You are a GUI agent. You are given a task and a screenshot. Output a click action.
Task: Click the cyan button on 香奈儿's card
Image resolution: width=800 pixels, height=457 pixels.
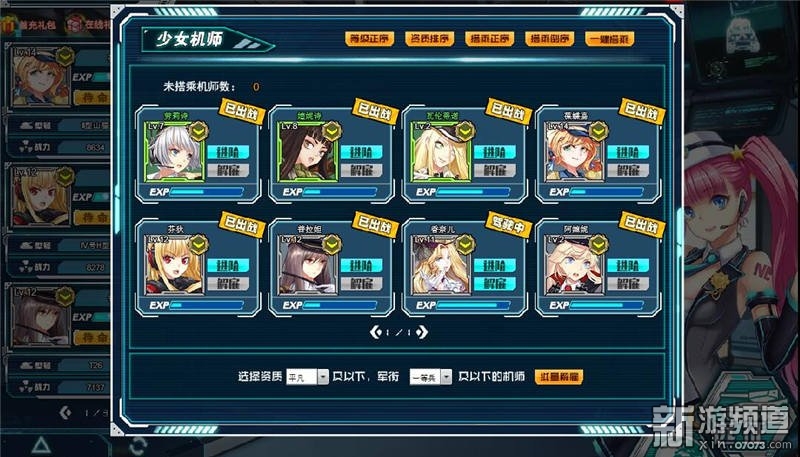[x=490, y=266]
